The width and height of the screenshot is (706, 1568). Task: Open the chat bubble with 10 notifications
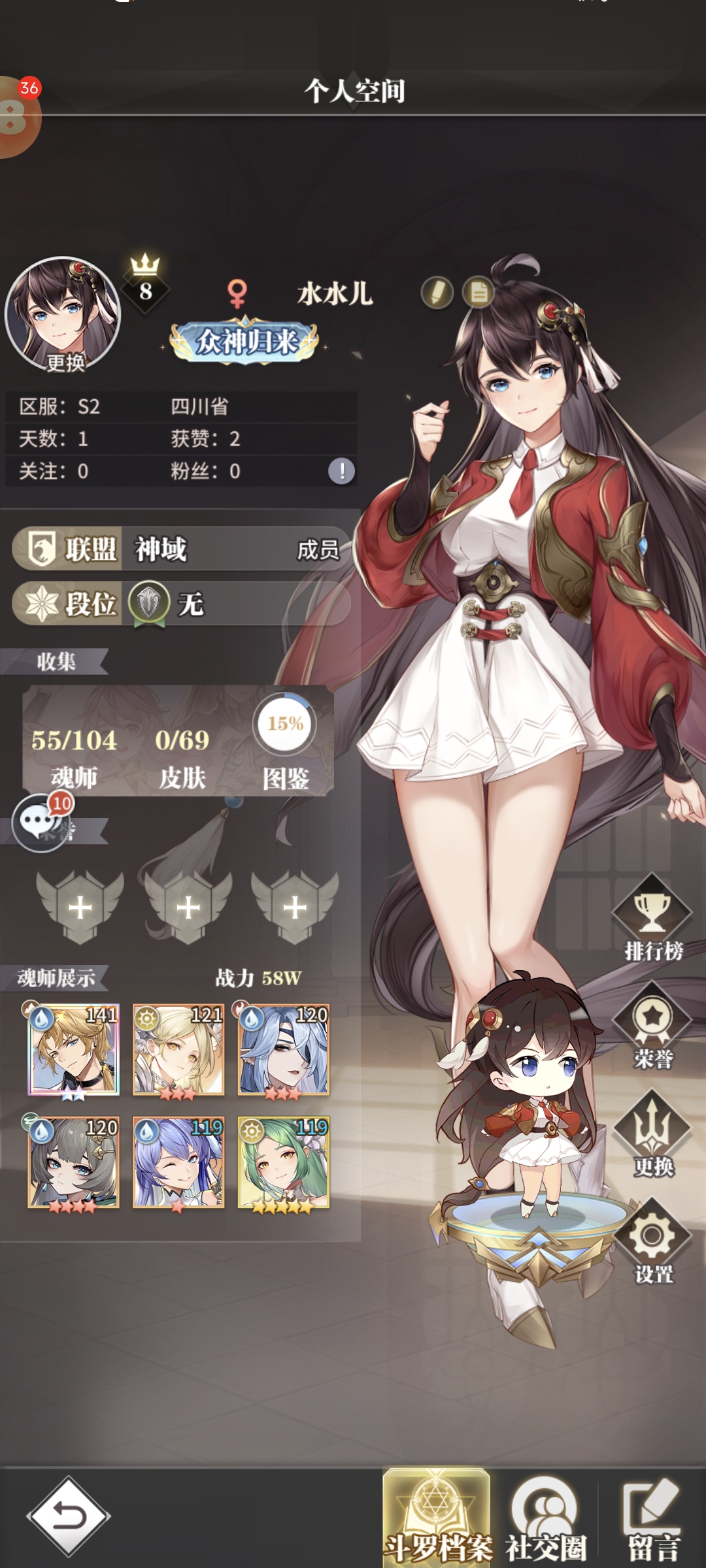[39, 822]
